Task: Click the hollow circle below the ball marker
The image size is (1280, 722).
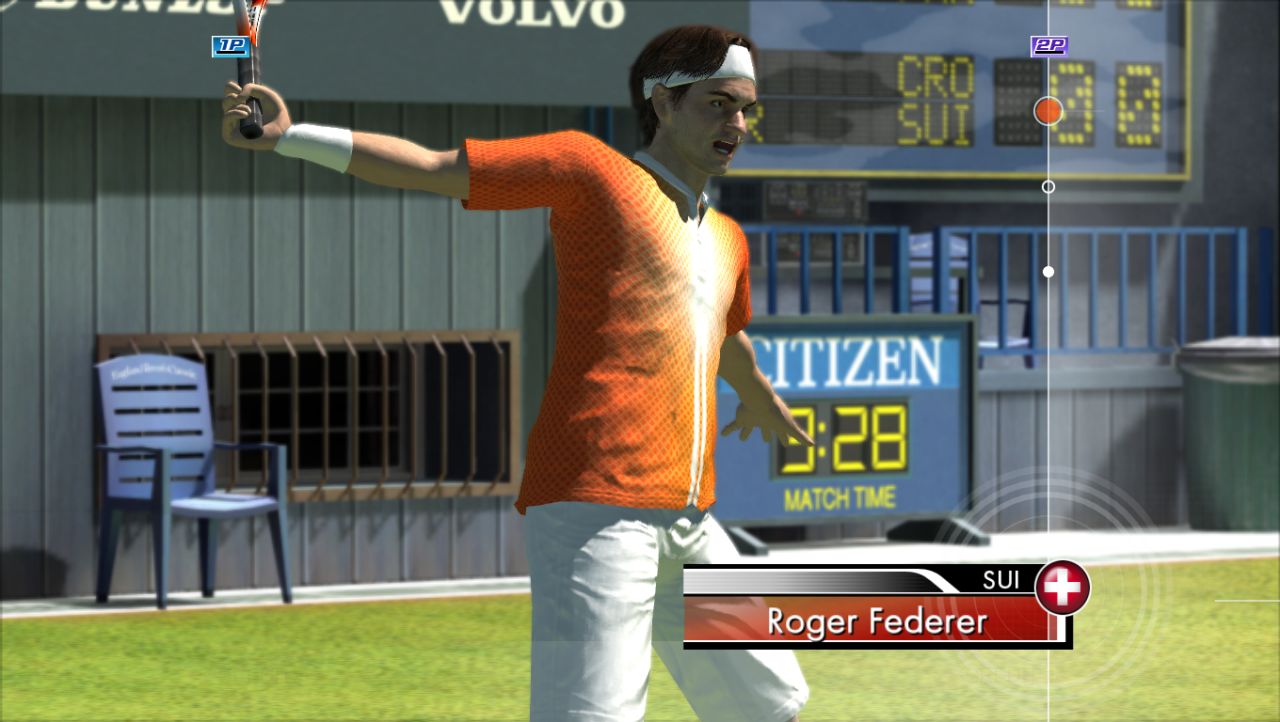Action: click(1047, 185)
